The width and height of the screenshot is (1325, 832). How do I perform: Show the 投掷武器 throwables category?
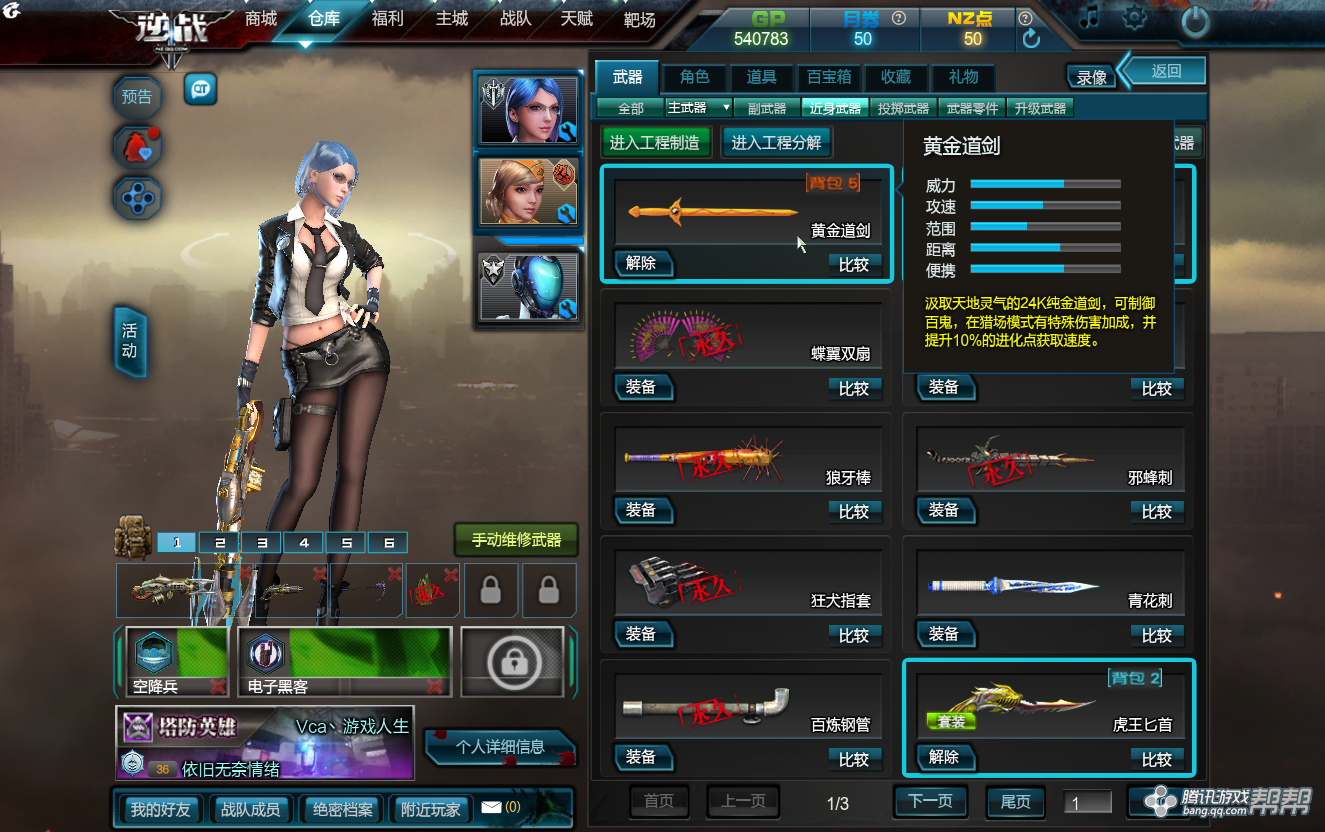tap(902, 108)
